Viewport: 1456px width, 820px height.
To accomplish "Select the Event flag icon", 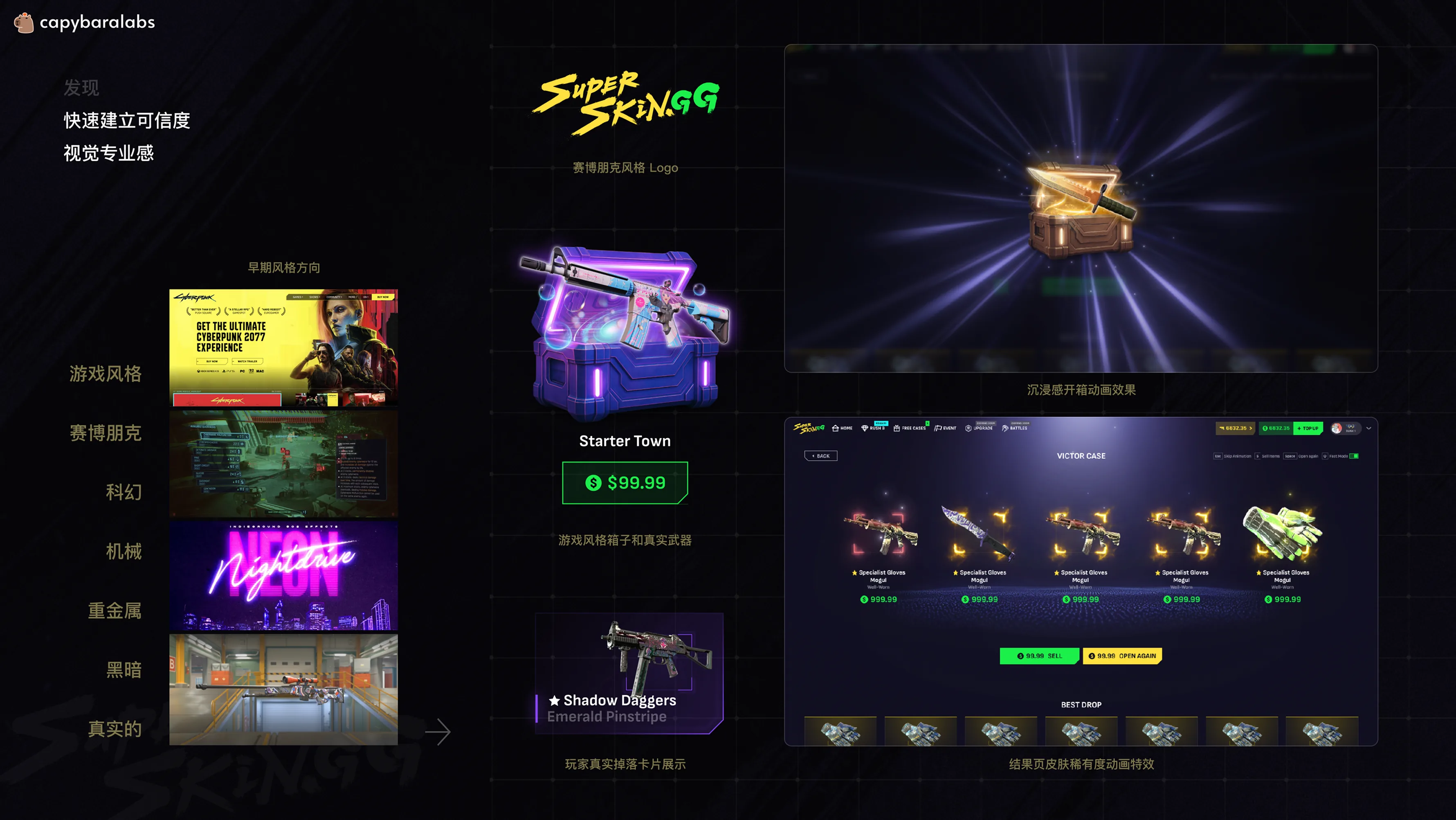I will click(938, 428).
